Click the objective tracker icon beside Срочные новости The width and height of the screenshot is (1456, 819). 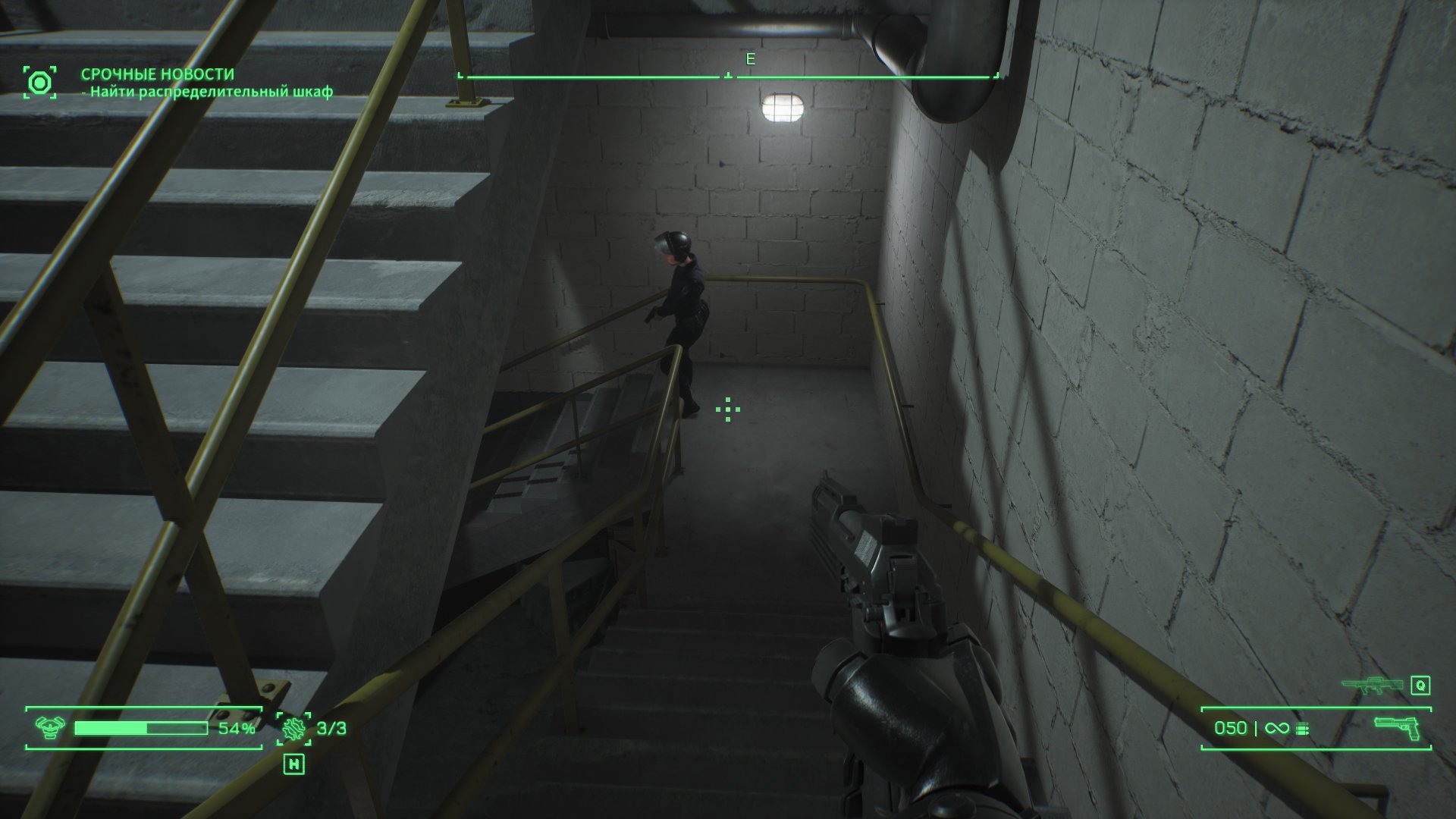pyautogui.click(x=39, y=82)
